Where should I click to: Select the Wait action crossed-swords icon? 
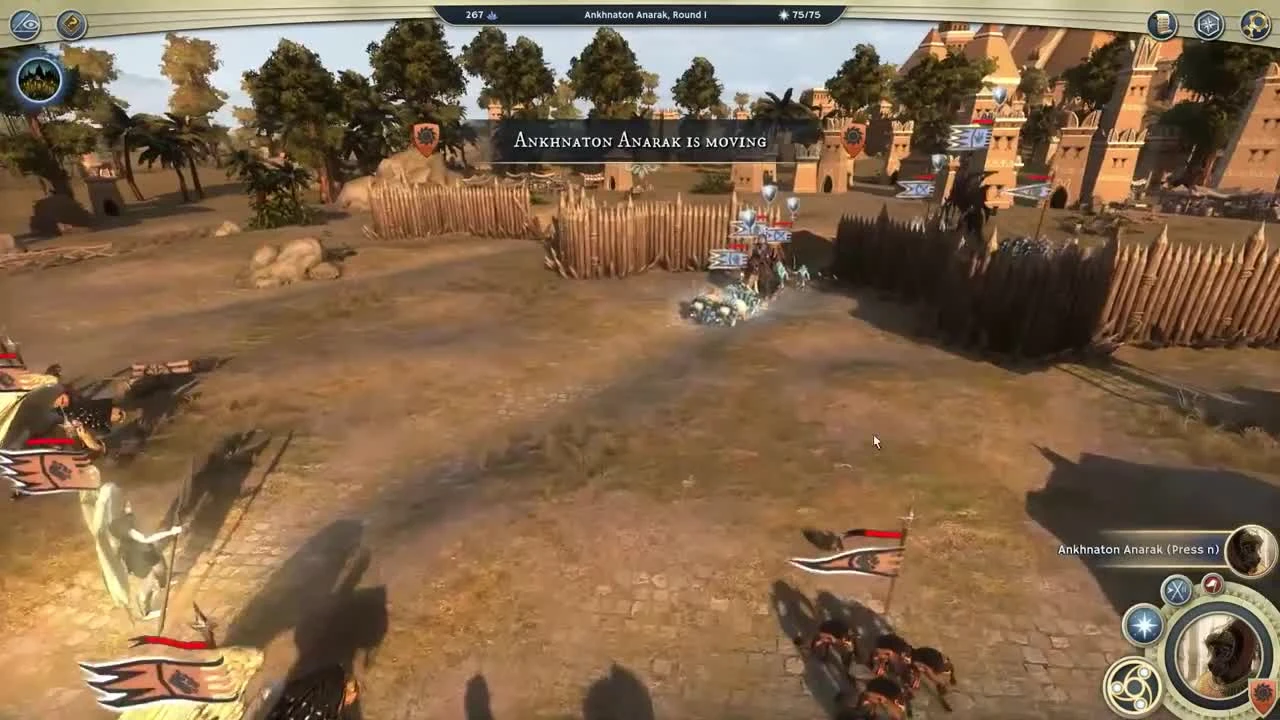1177,590
